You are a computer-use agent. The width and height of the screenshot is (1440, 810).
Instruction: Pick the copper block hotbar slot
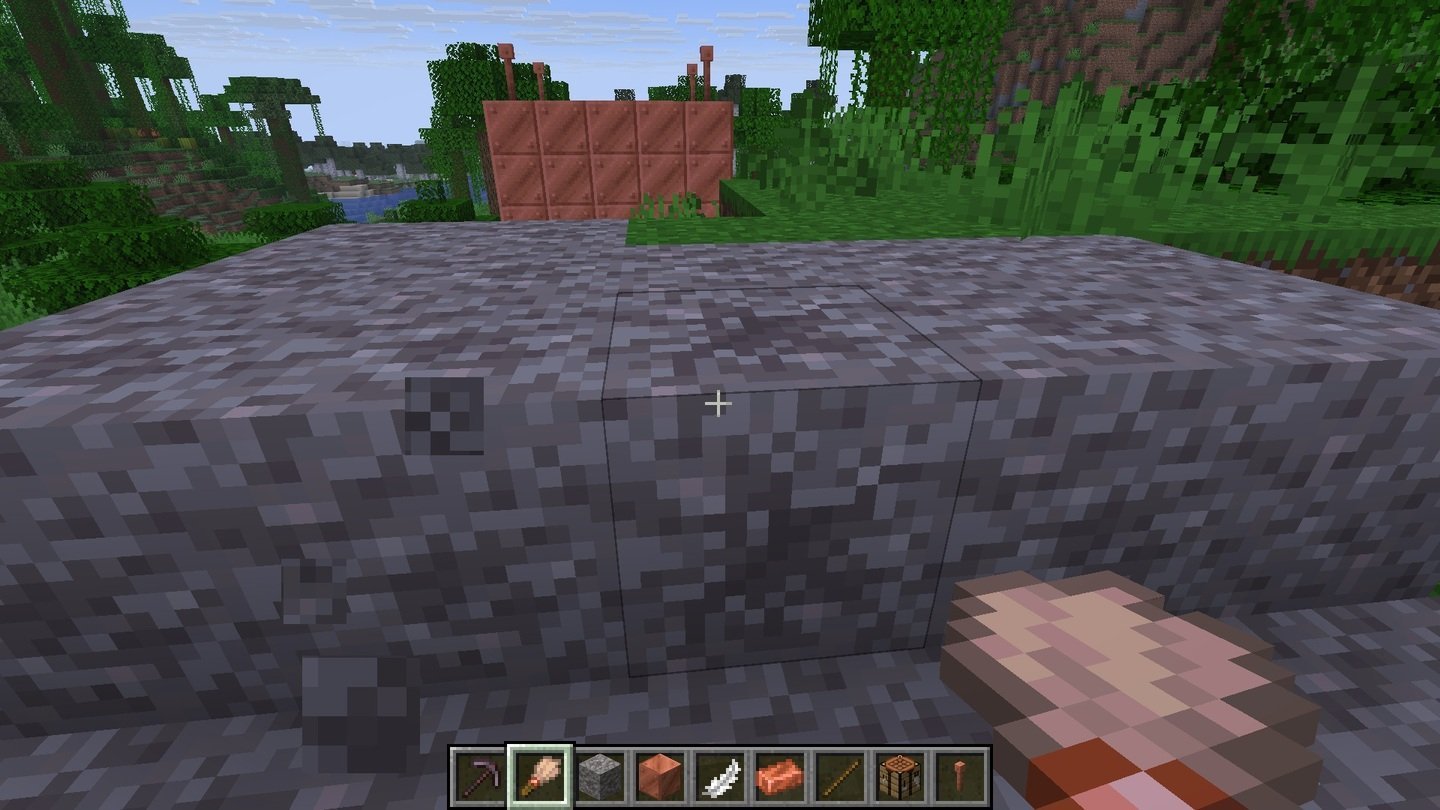pyautogui.click(x=660, y=775)
